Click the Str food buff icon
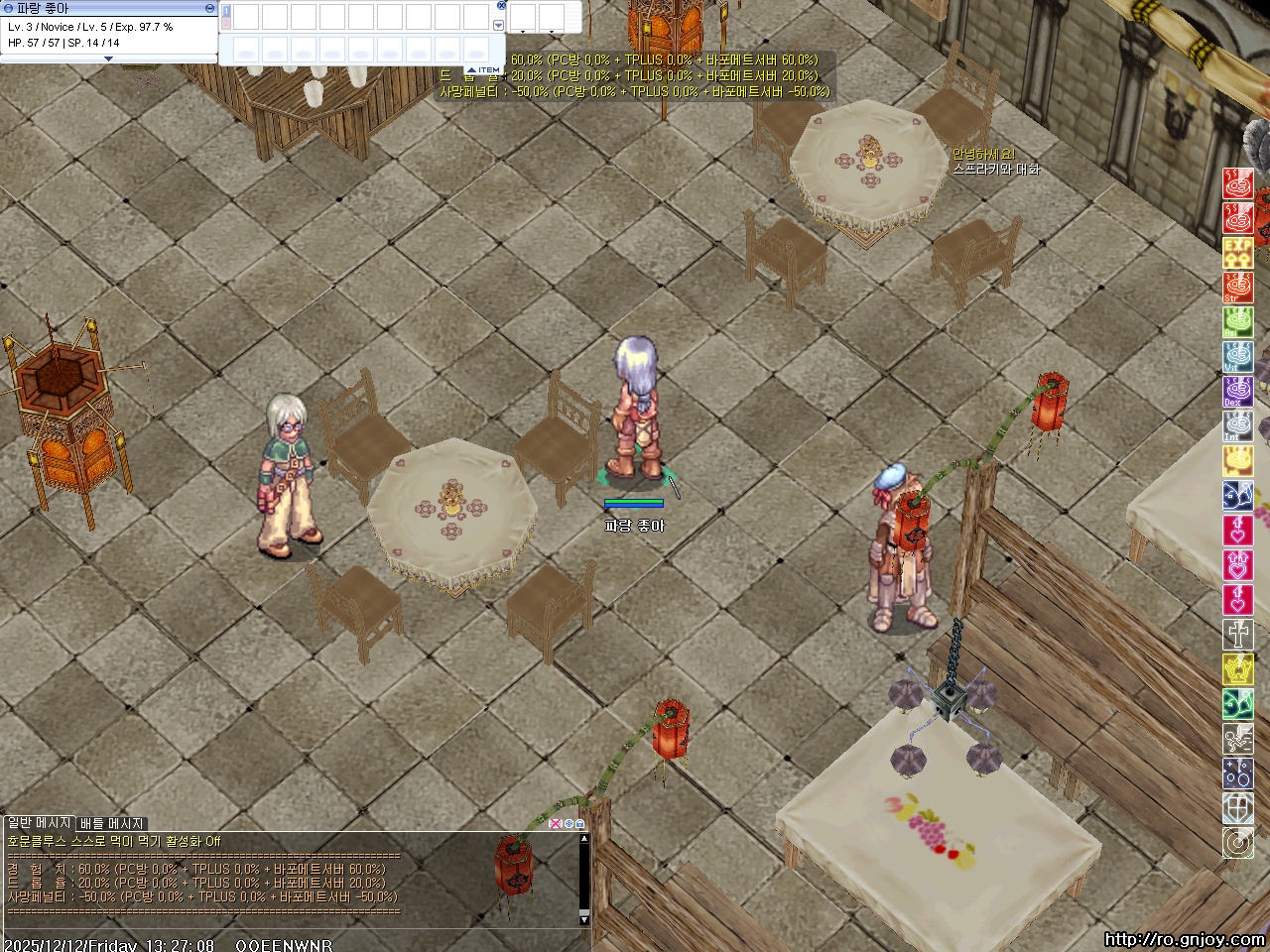 pyautogui.click(x=1237, y=287)
